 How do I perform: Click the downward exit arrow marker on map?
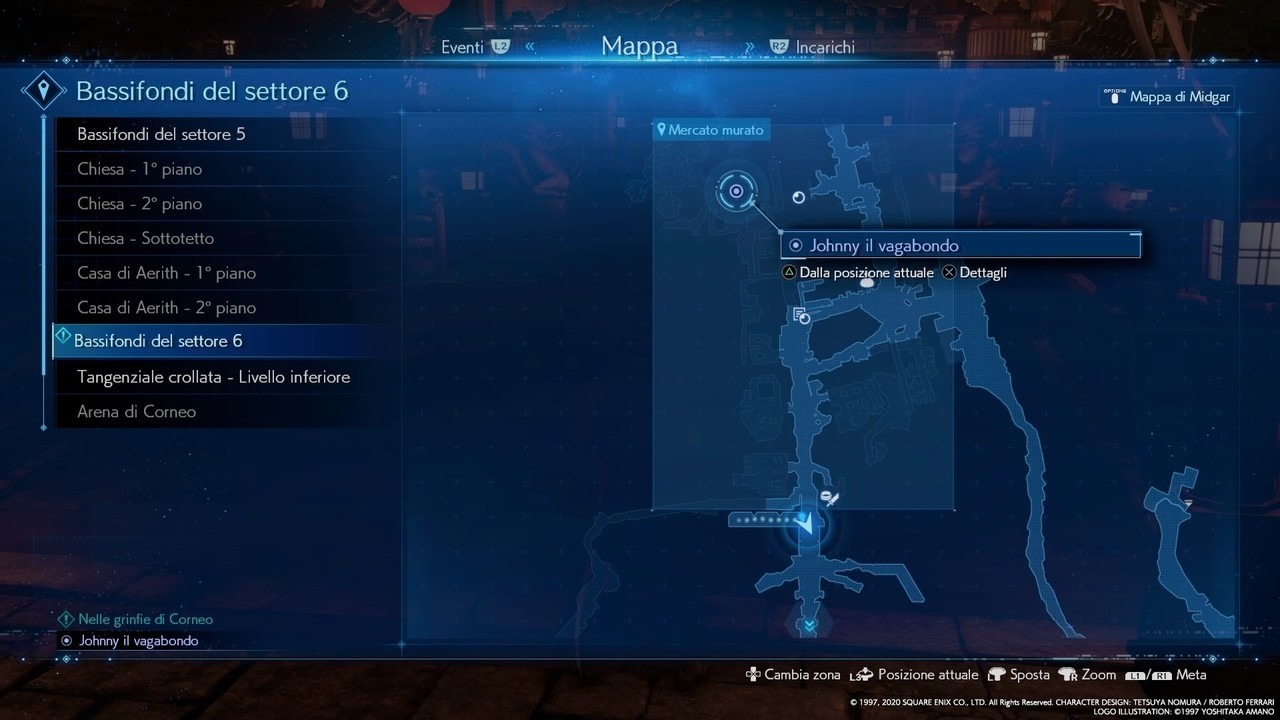point(807,626)
